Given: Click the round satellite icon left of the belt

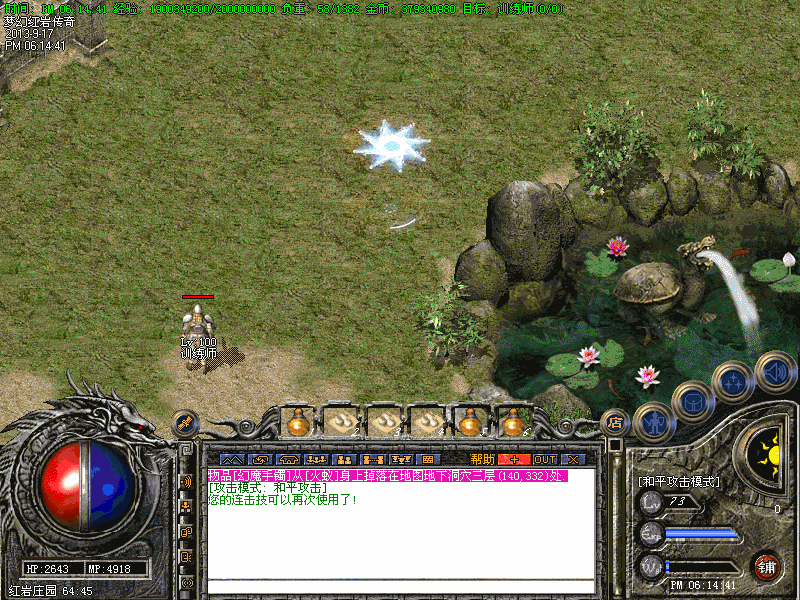Looking at the screenshot, I should pyautogui.click(x=185, y=423).
